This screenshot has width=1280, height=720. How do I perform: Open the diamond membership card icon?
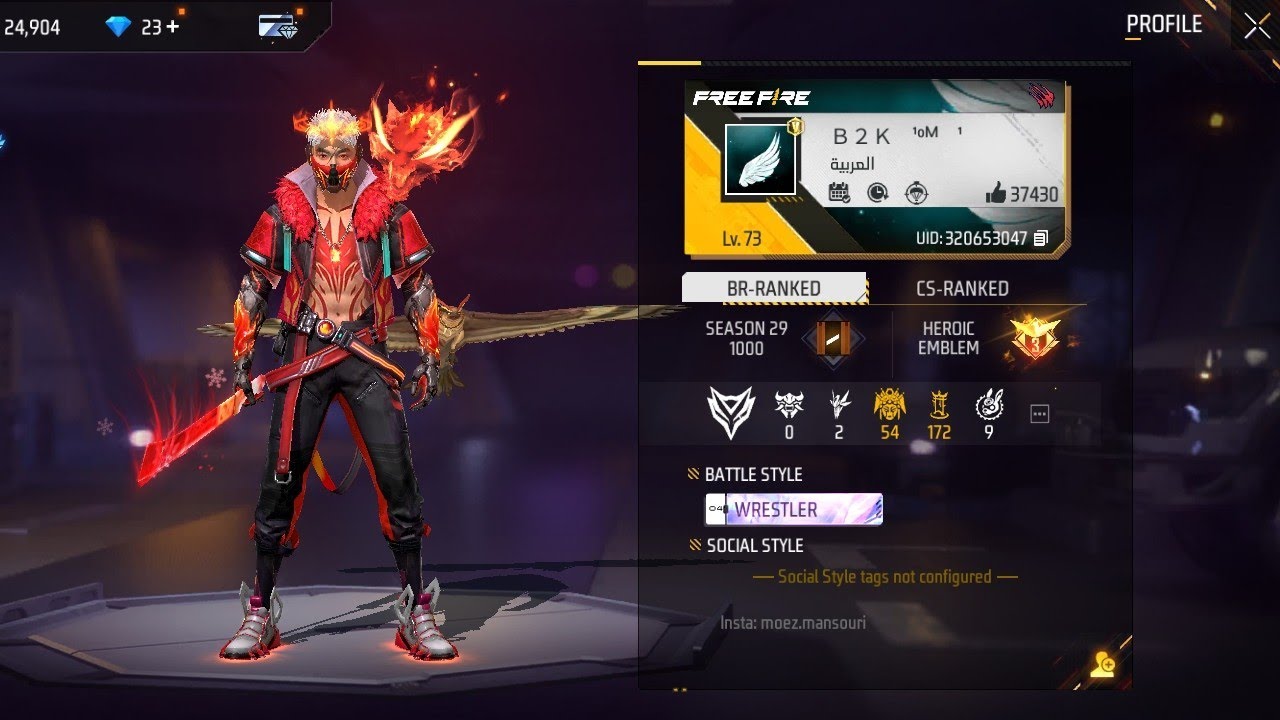(277, 27)
